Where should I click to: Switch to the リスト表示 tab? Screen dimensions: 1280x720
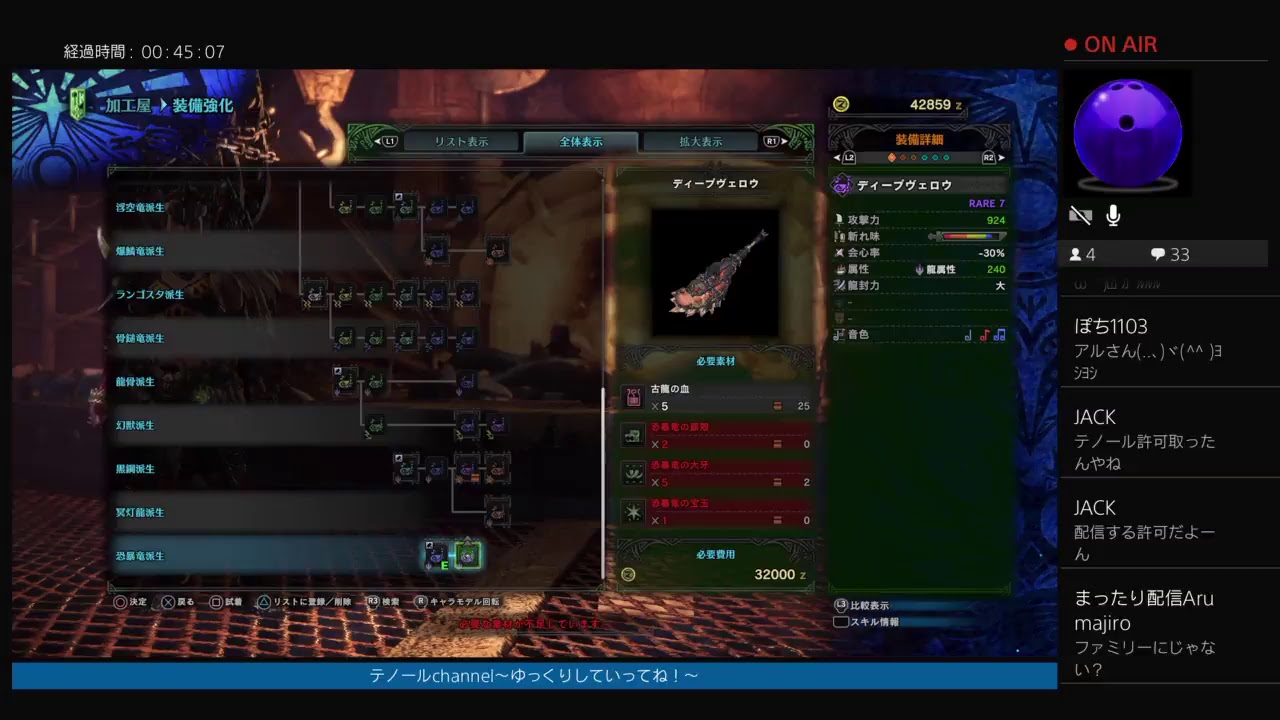[x=462, y=141]
